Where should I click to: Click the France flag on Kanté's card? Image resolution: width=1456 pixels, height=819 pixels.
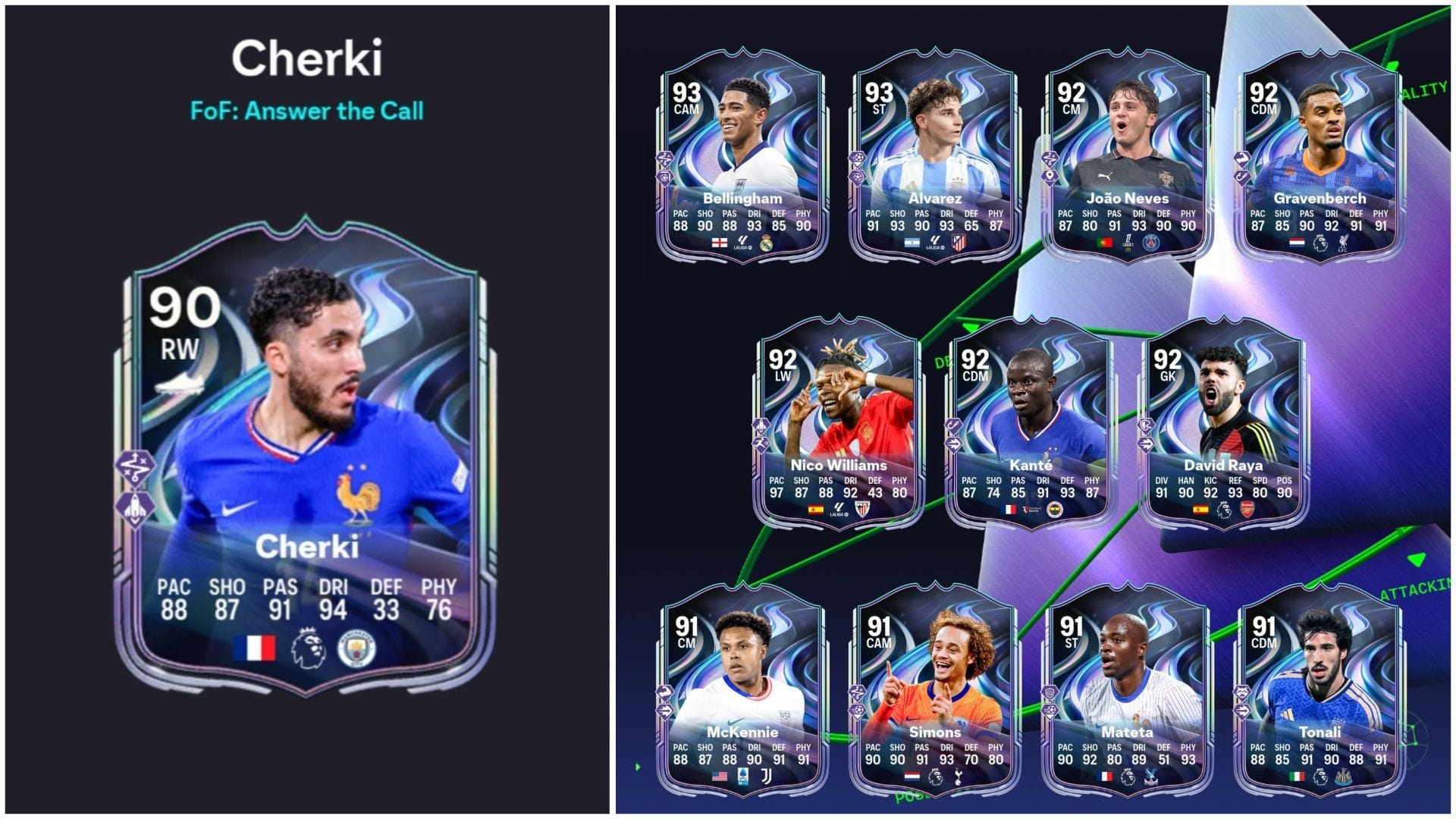pos(1010,510)
